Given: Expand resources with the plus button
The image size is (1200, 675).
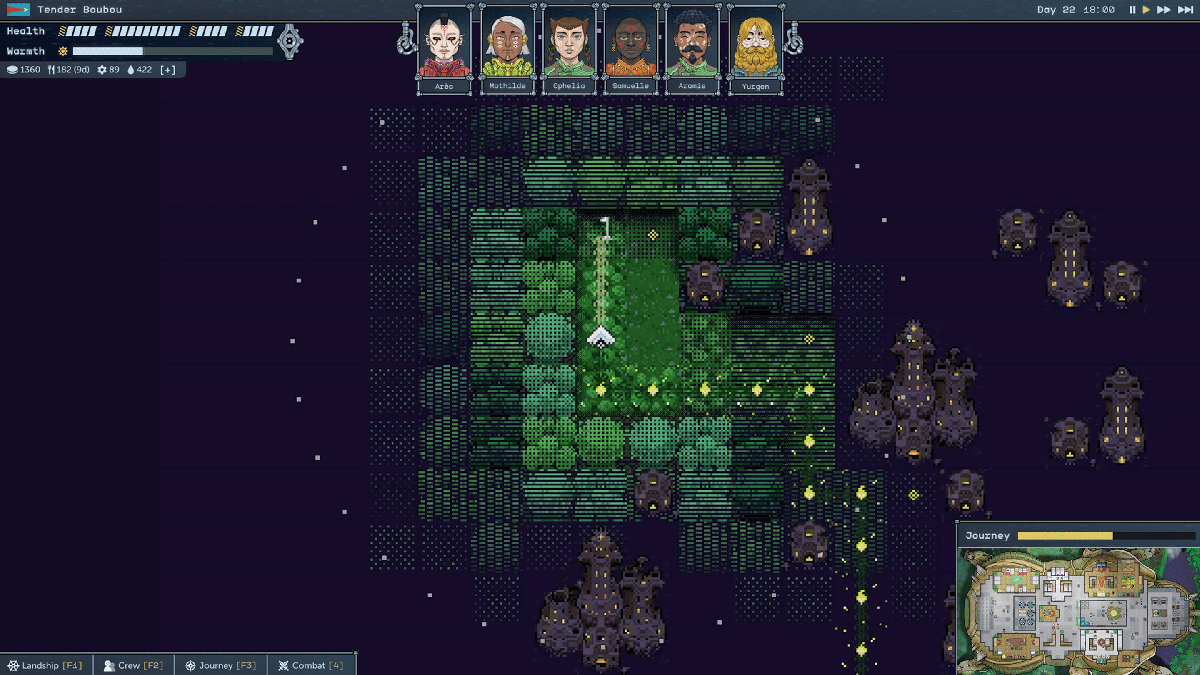Looking at the screenshot, I should [x=168, y=70].
